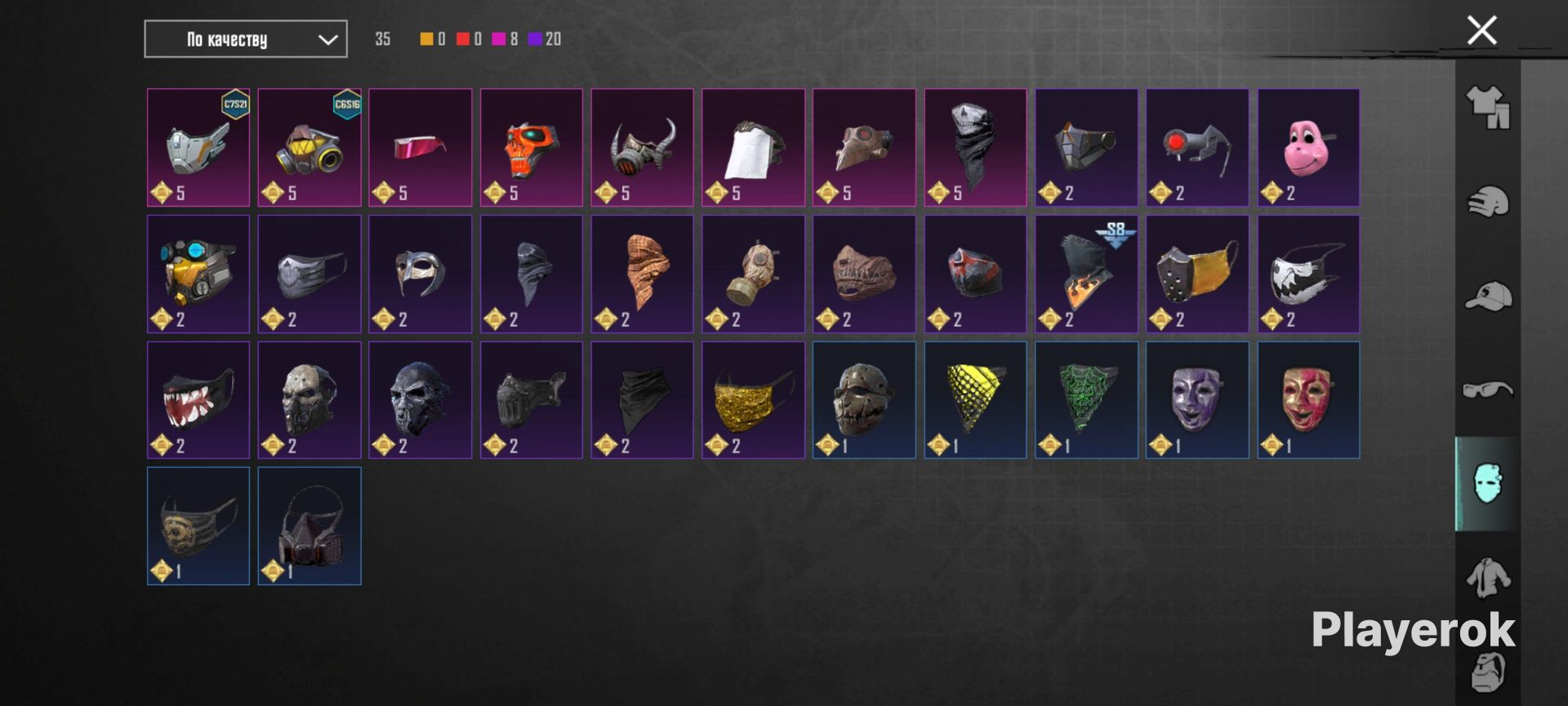Select the shark-teeth mouth mask
The height and width of the screenshot is (706, 1568).
[198, 400]
